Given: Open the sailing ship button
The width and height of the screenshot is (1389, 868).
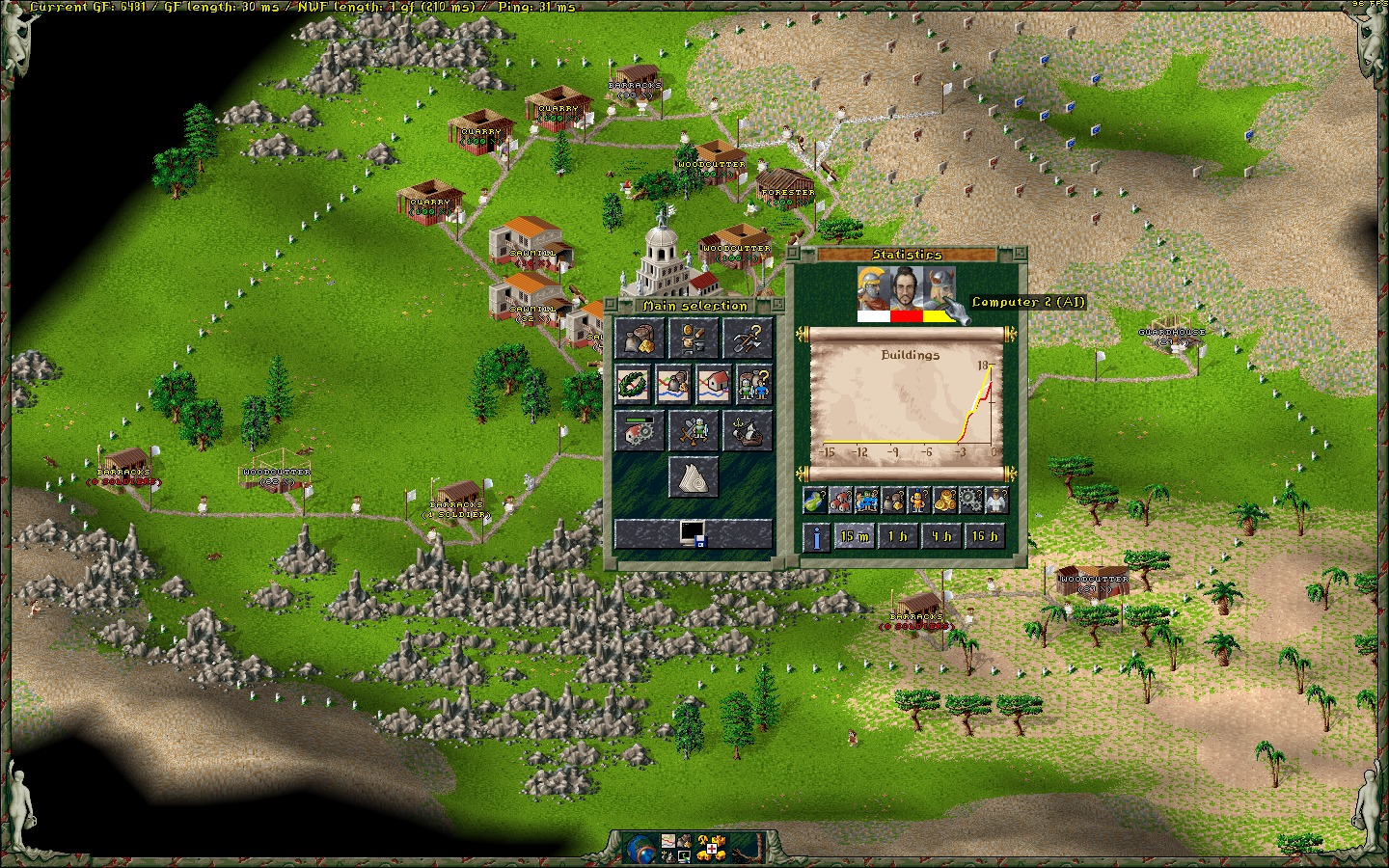Looking at the screenshot, I should [x=748, y=430].
